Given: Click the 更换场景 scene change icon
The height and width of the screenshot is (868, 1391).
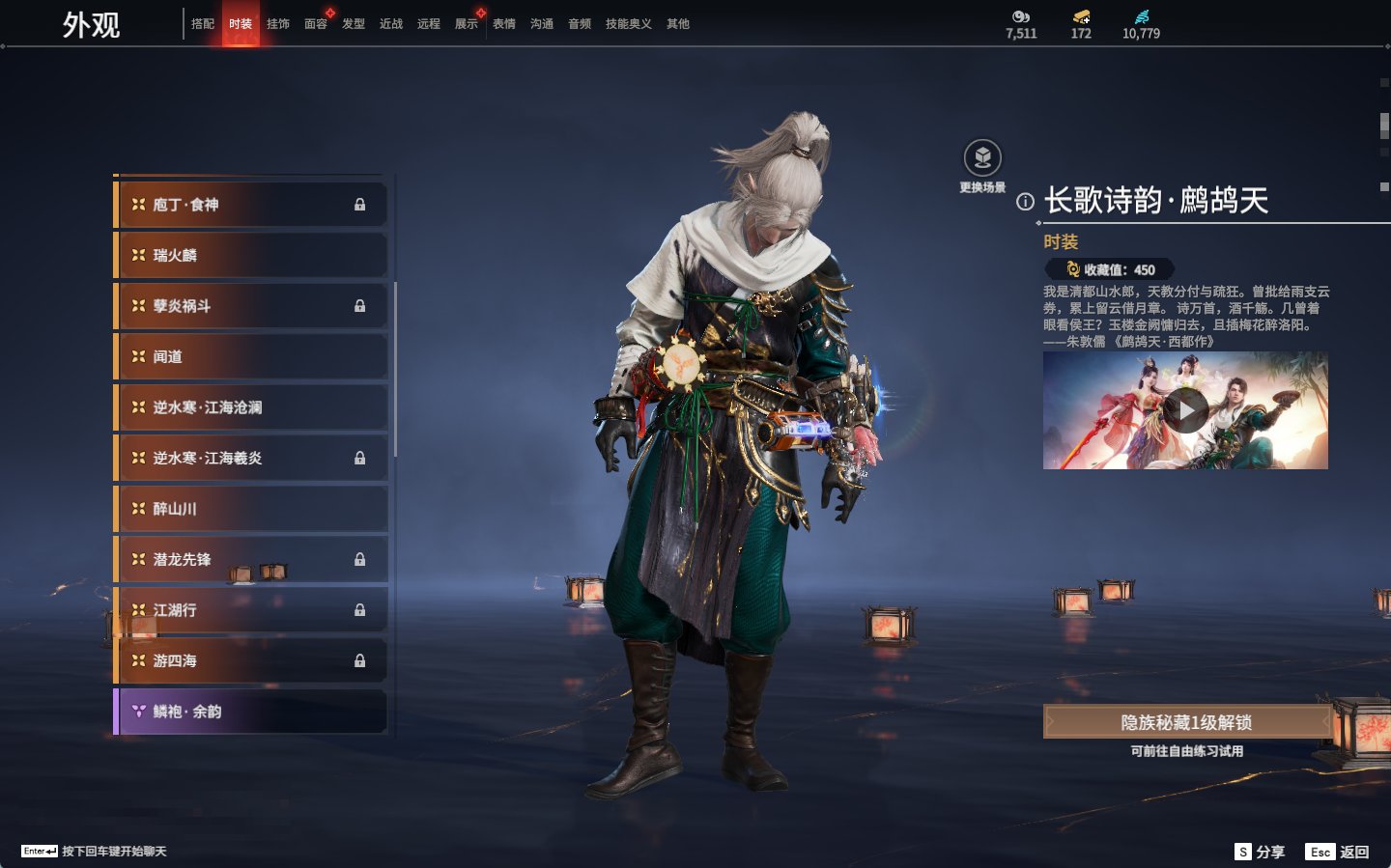Looking at the screenshot, I should point(982,158).
